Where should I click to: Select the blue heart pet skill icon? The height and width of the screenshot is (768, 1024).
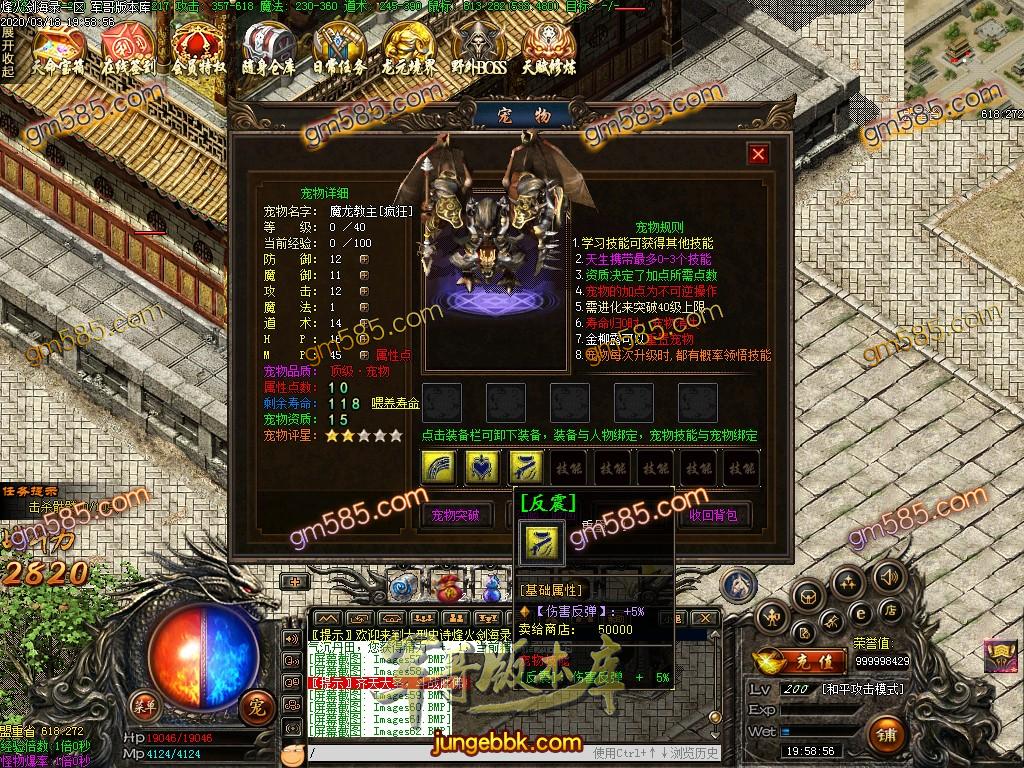pyautogui.click(x=482, y=467)
